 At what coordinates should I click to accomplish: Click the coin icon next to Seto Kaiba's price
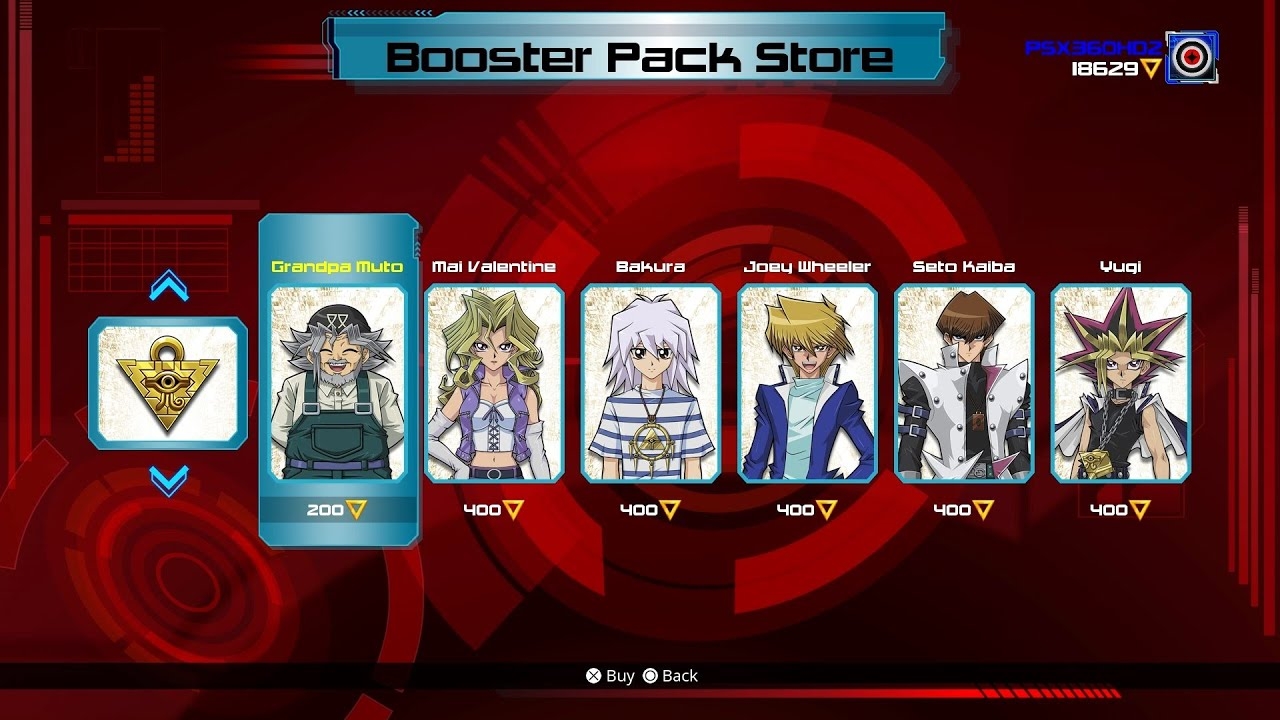981,509
